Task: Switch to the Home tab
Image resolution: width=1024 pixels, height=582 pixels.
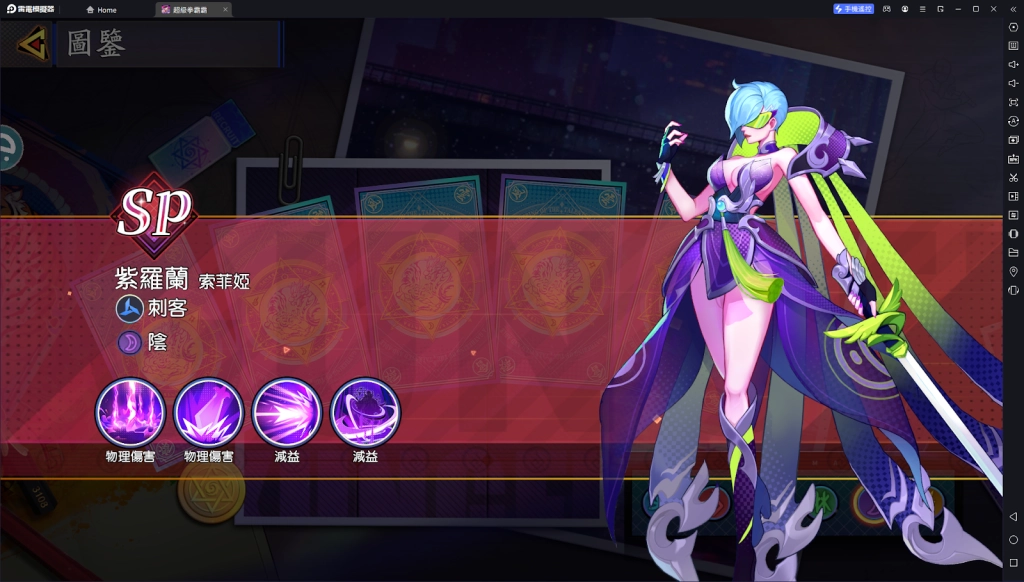Action: pos(101,9)
